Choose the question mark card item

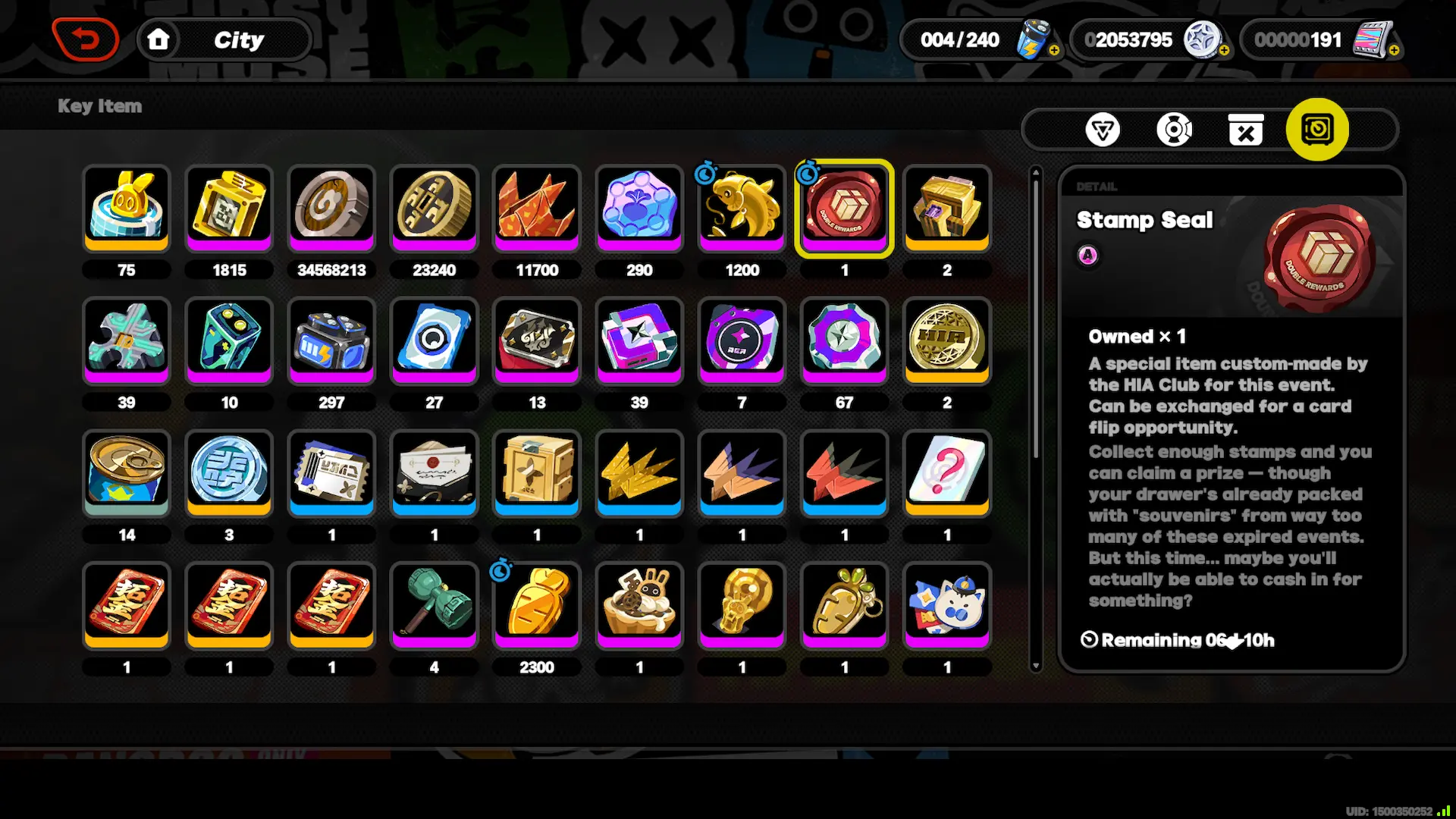[946, 472]
